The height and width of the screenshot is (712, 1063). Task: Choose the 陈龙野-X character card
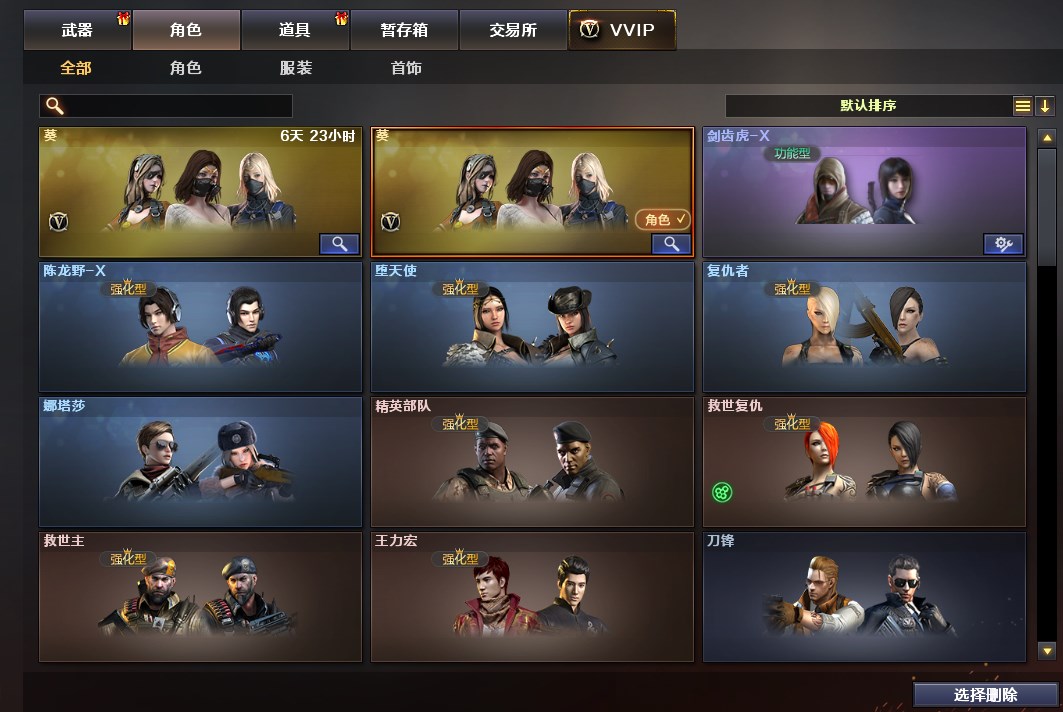coord(200,326)
